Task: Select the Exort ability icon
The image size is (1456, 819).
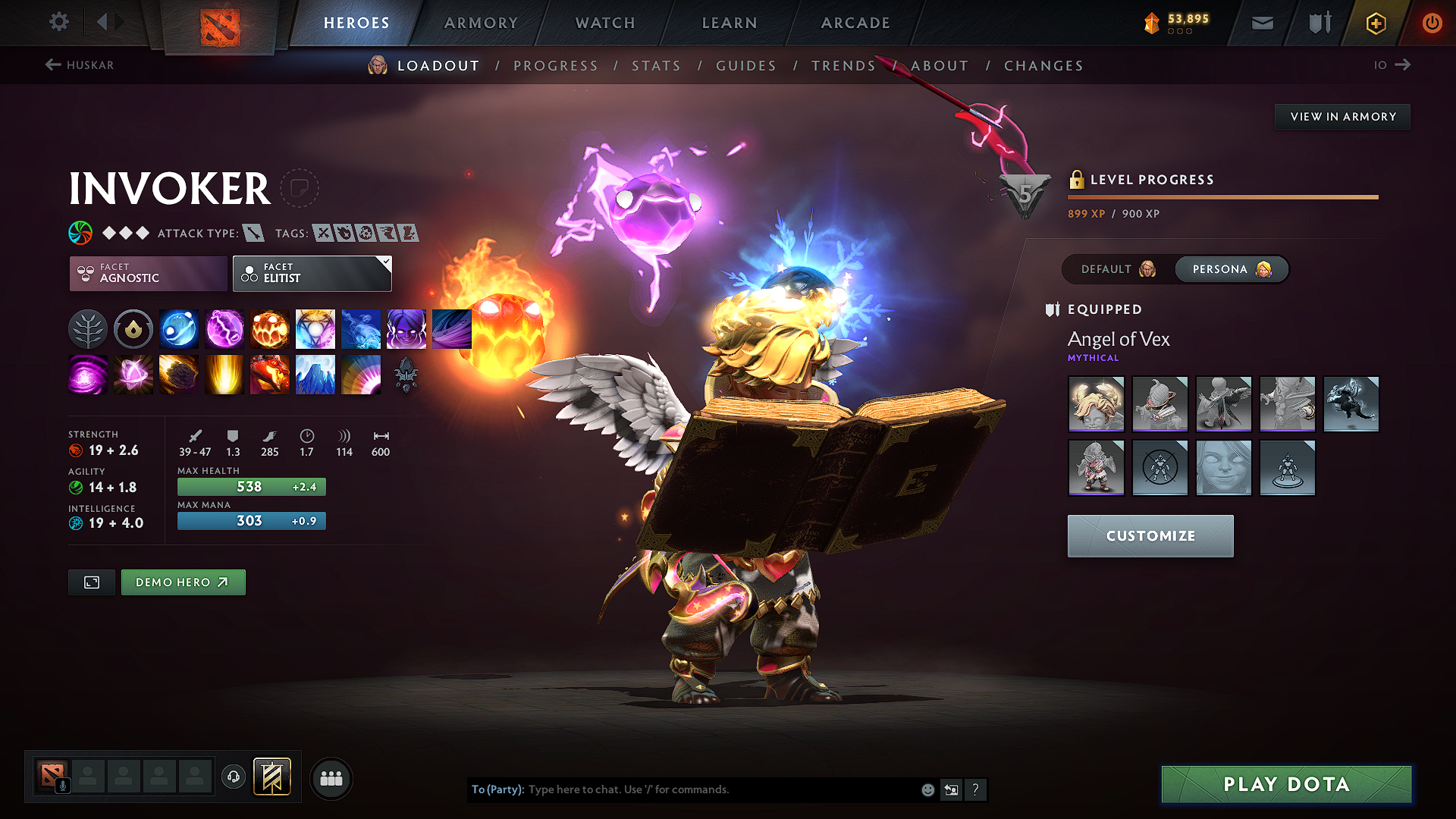Action: point(270,328)
